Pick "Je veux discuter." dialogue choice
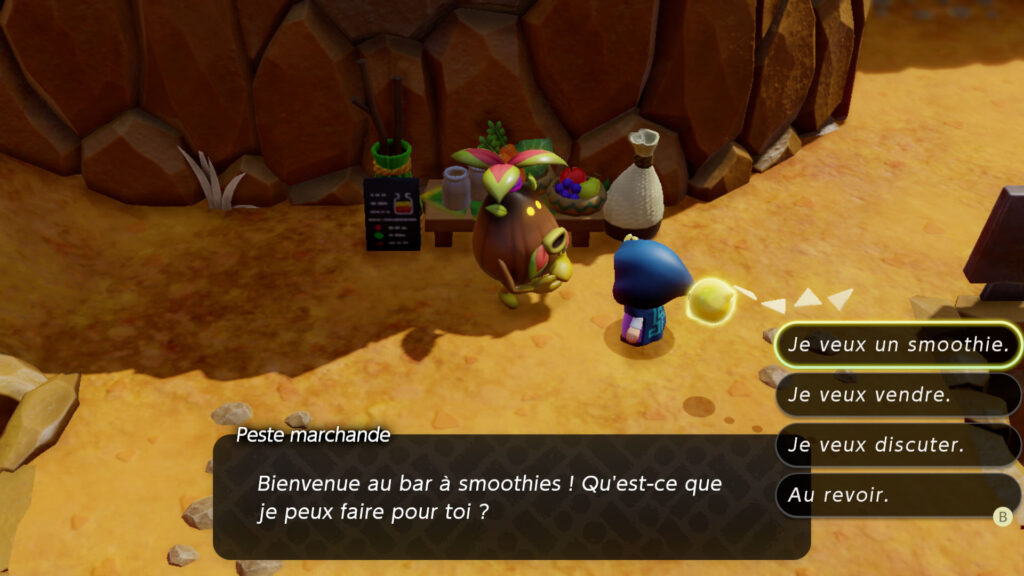Image resolution: width=1024 pixels, height=576 pixels. [897, 445]
